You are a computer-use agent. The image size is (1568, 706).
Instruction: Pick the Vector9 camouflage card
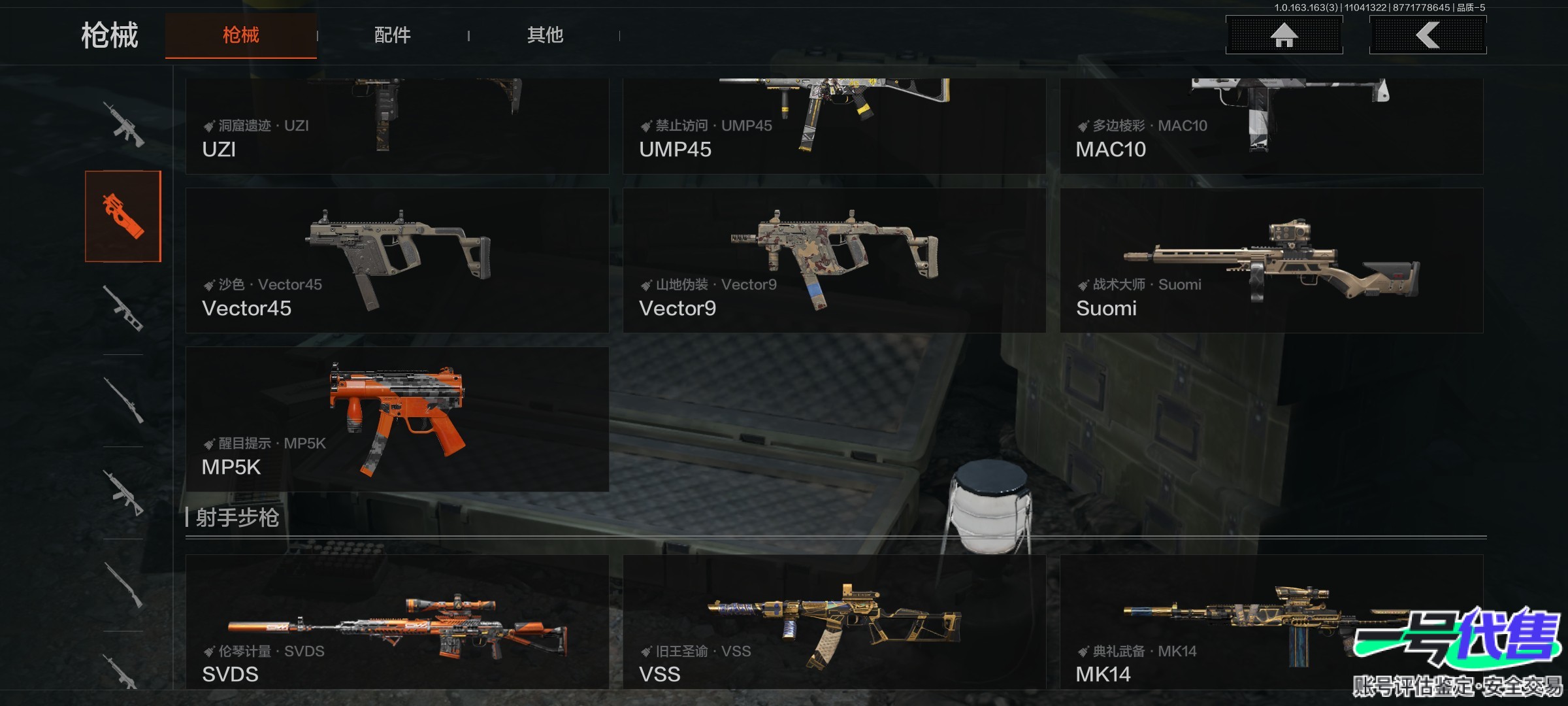(834, 260)
